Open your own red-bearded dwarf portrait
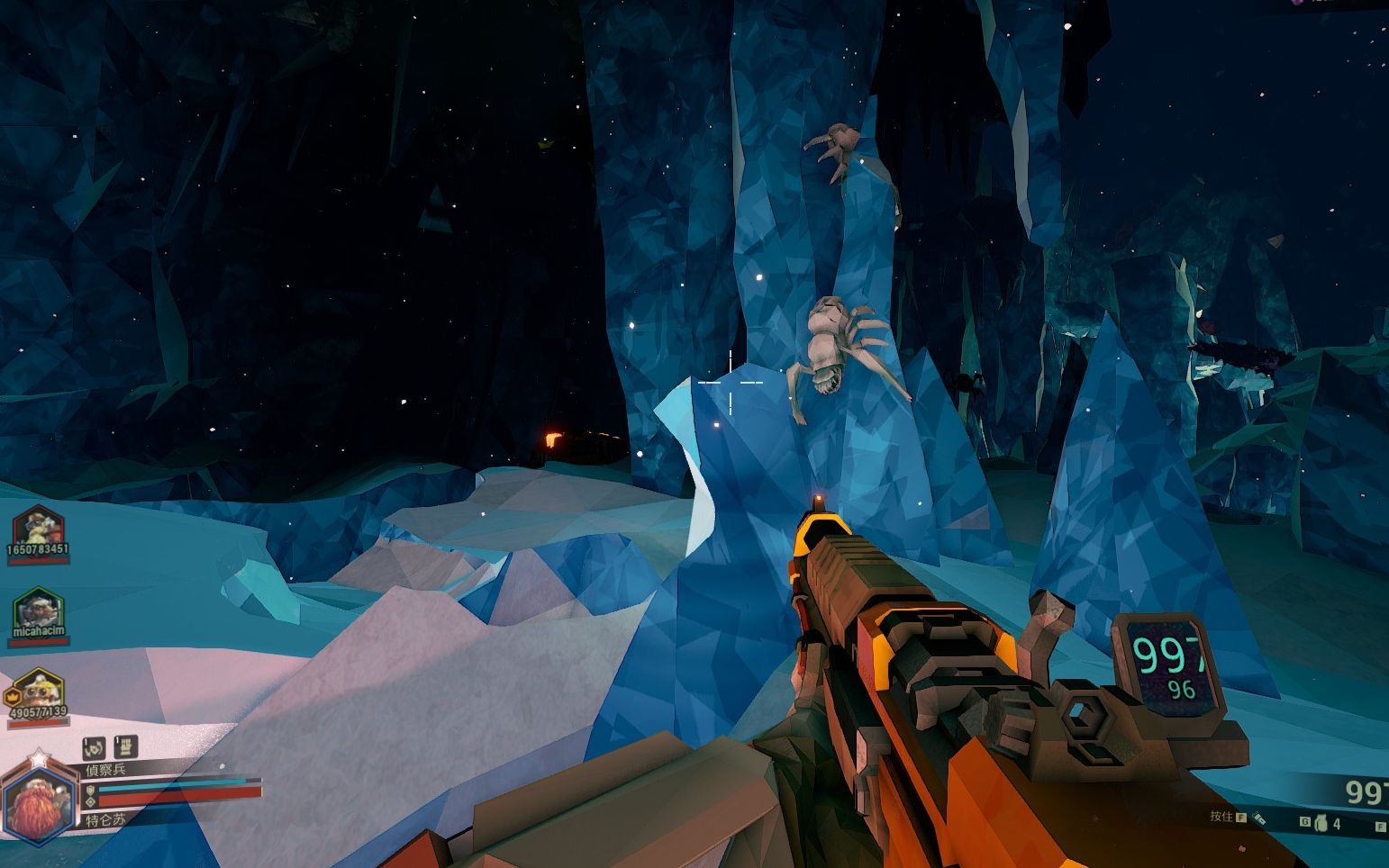Viewport: 1389px width, 868px height. click(38, 804)
